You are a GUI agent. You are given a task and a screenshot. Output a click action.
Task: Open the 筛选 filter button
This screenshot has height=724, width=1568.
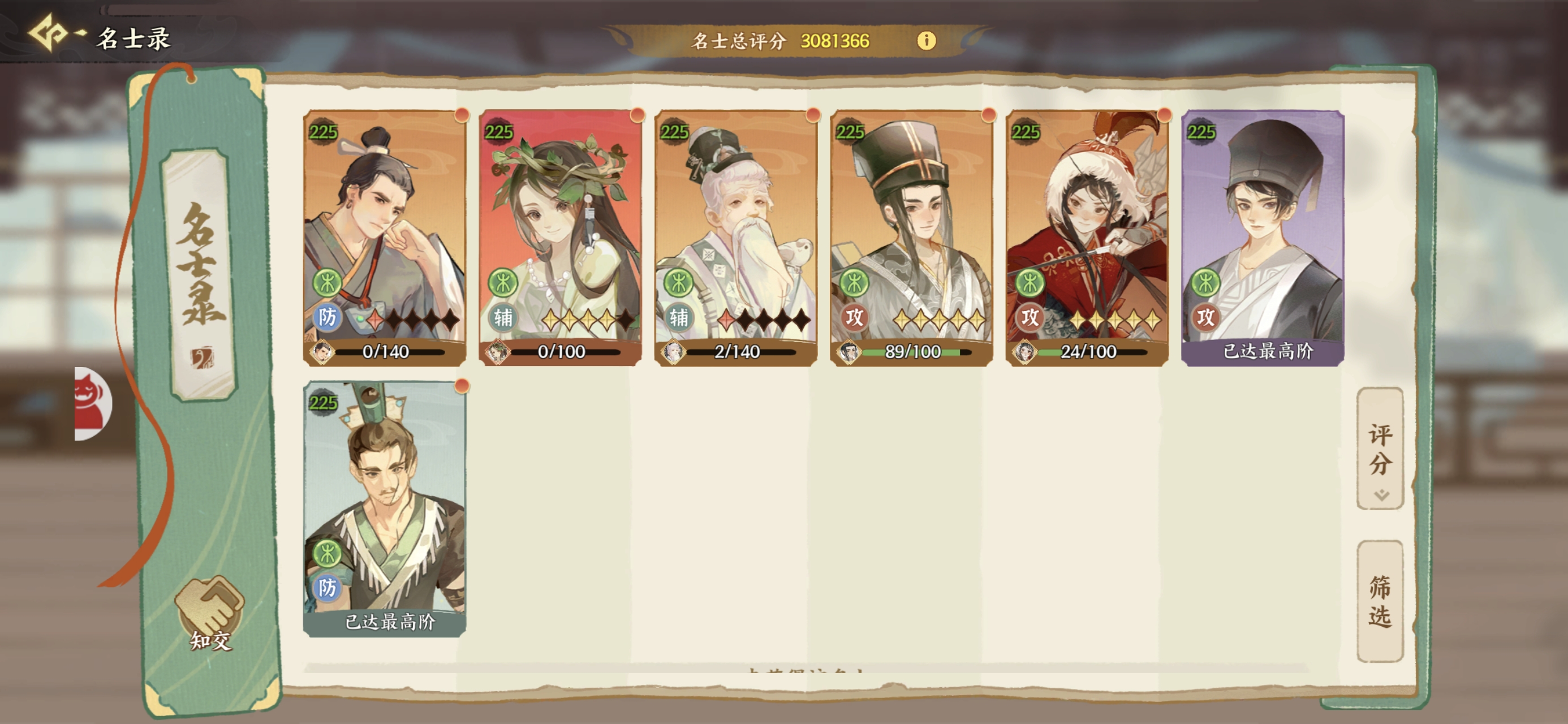(x=1380, y=601)
